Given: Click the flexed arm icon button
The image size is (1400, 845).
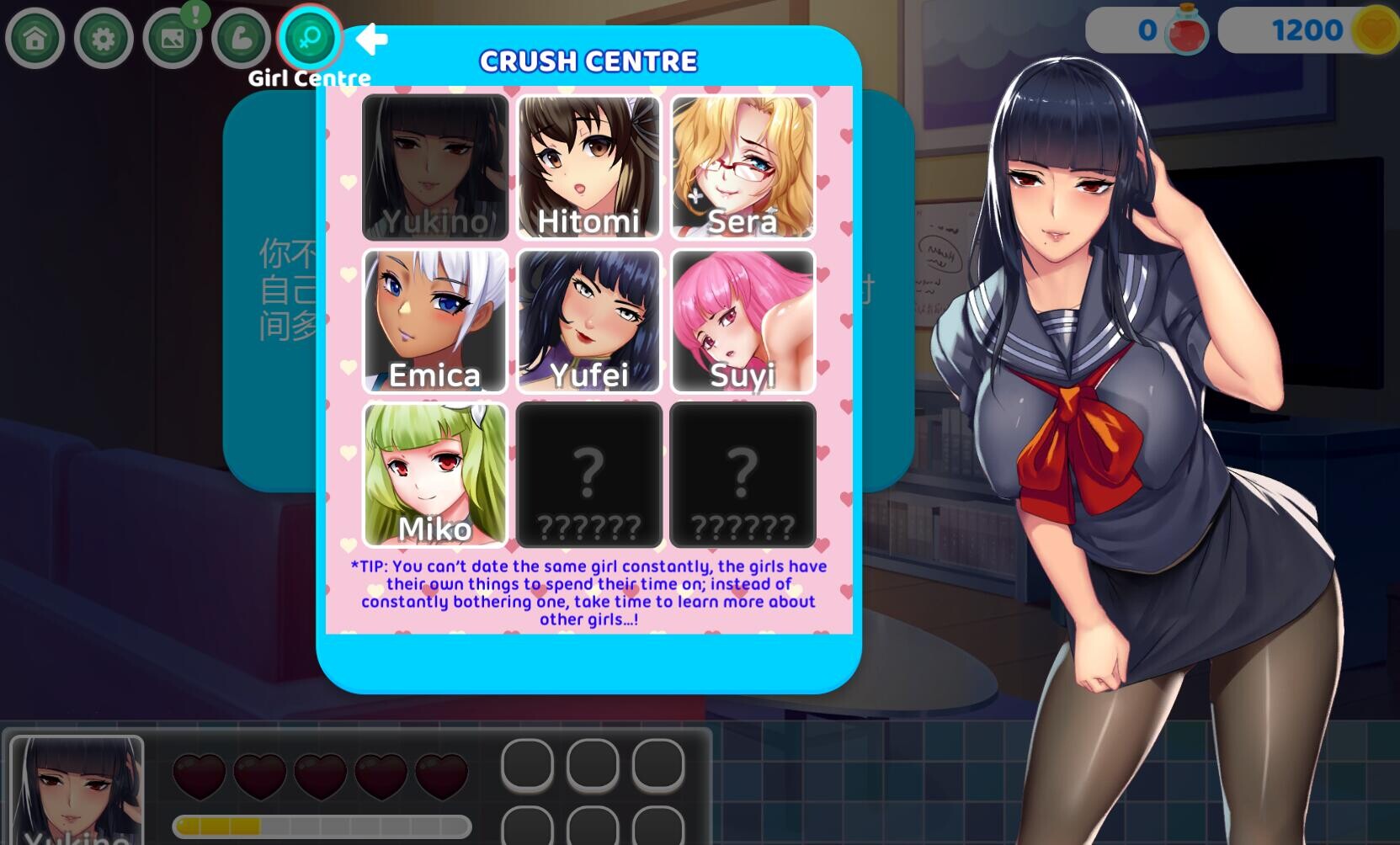Looking at the screenshot, I should 241,39.
